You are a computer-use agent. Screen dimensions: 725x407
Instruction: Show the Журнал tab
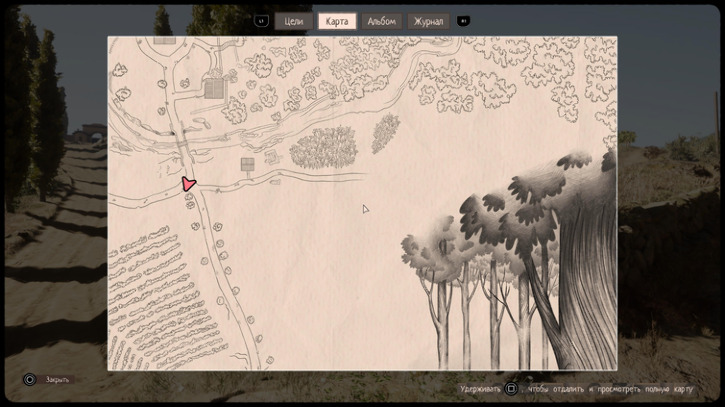click(428, 21)
